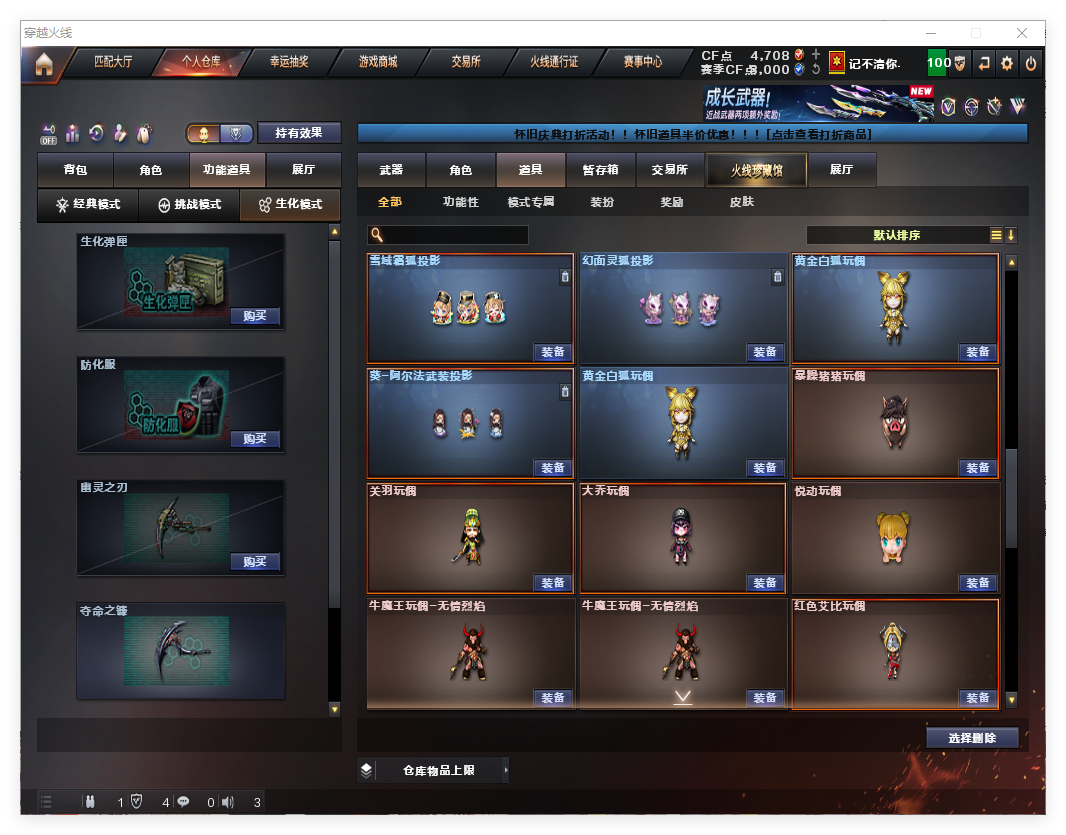
Task: Open the 武器 warehouse tab
Action: coord(391,170)
